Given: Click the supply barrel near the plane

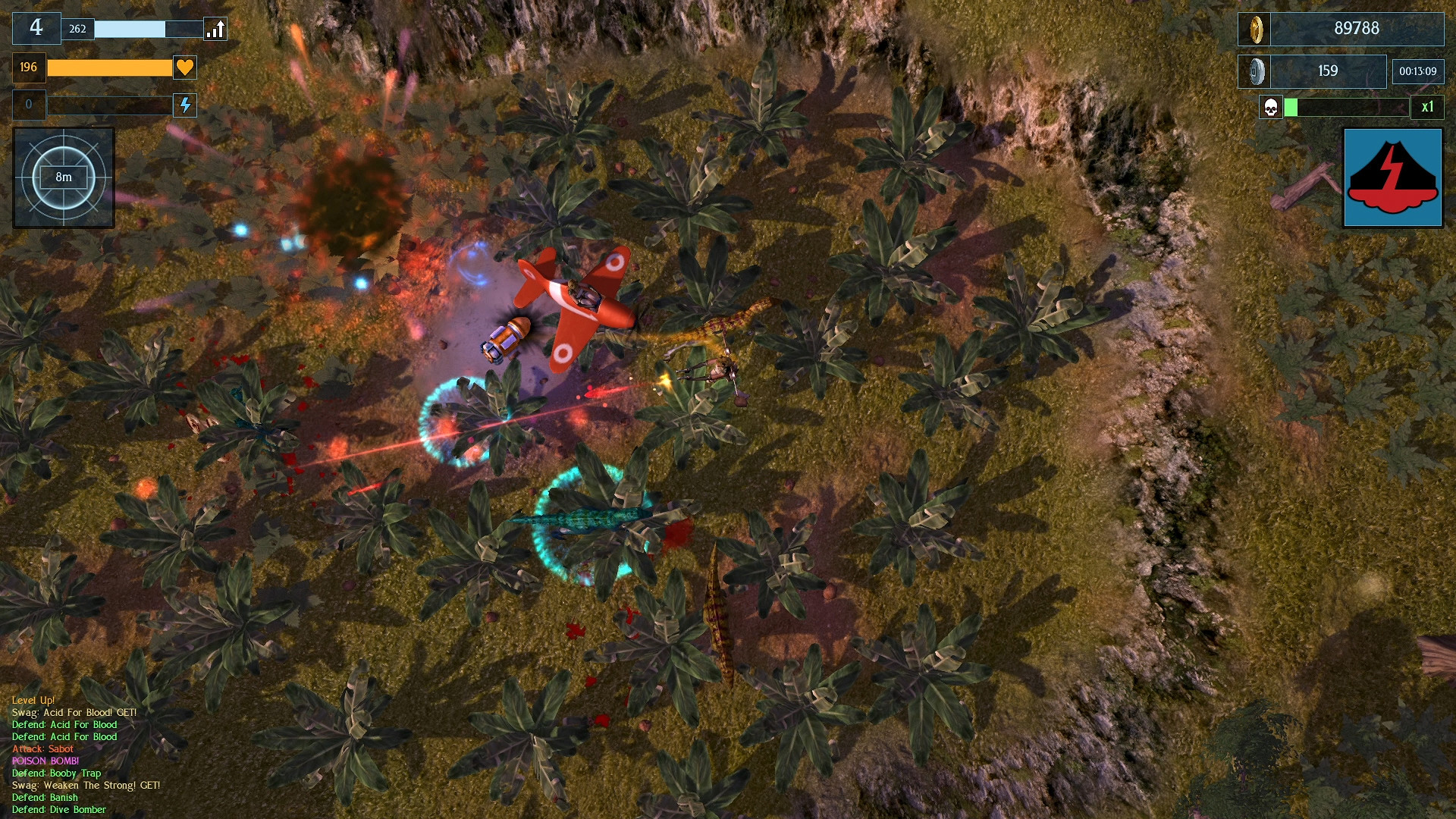Looking at the screenshot, I should (507, 340).
